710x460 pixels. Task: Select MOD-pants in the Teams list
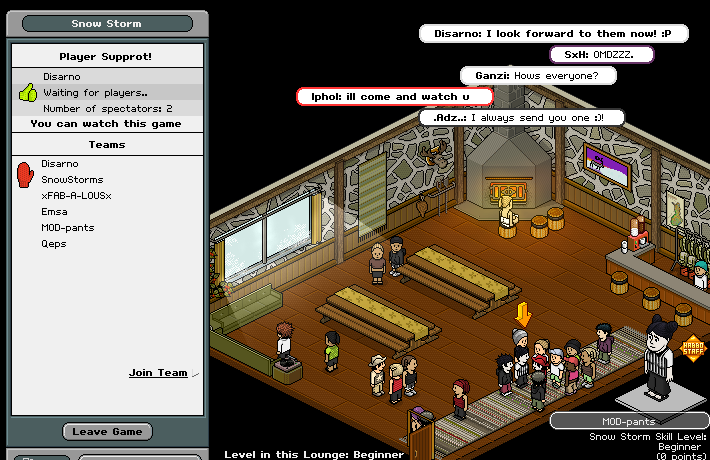(x=68, y=228)
